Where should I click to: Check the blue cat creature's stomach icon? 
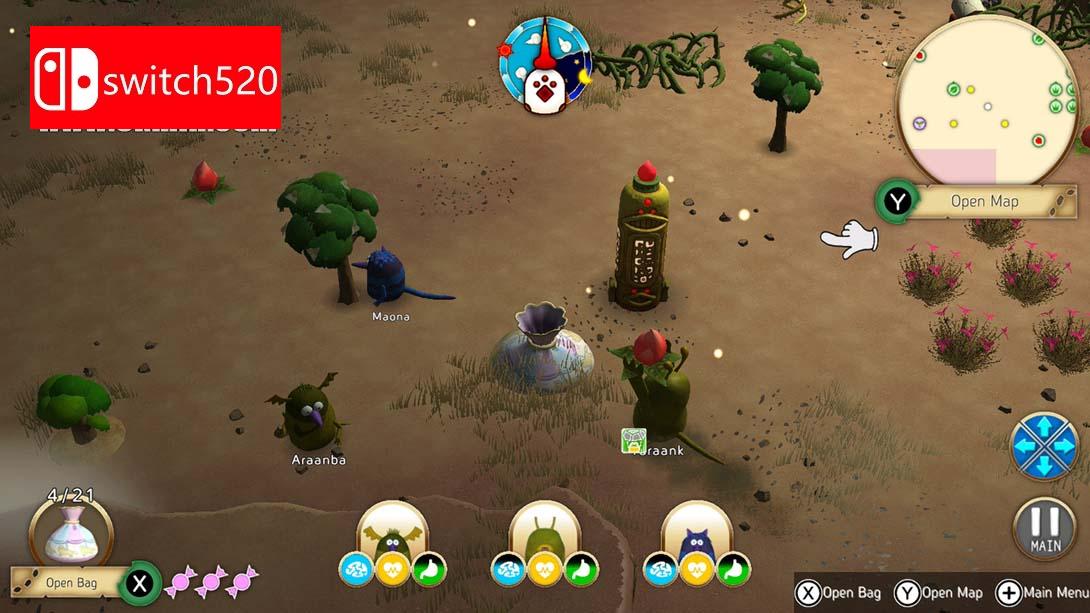coord(733,568)
